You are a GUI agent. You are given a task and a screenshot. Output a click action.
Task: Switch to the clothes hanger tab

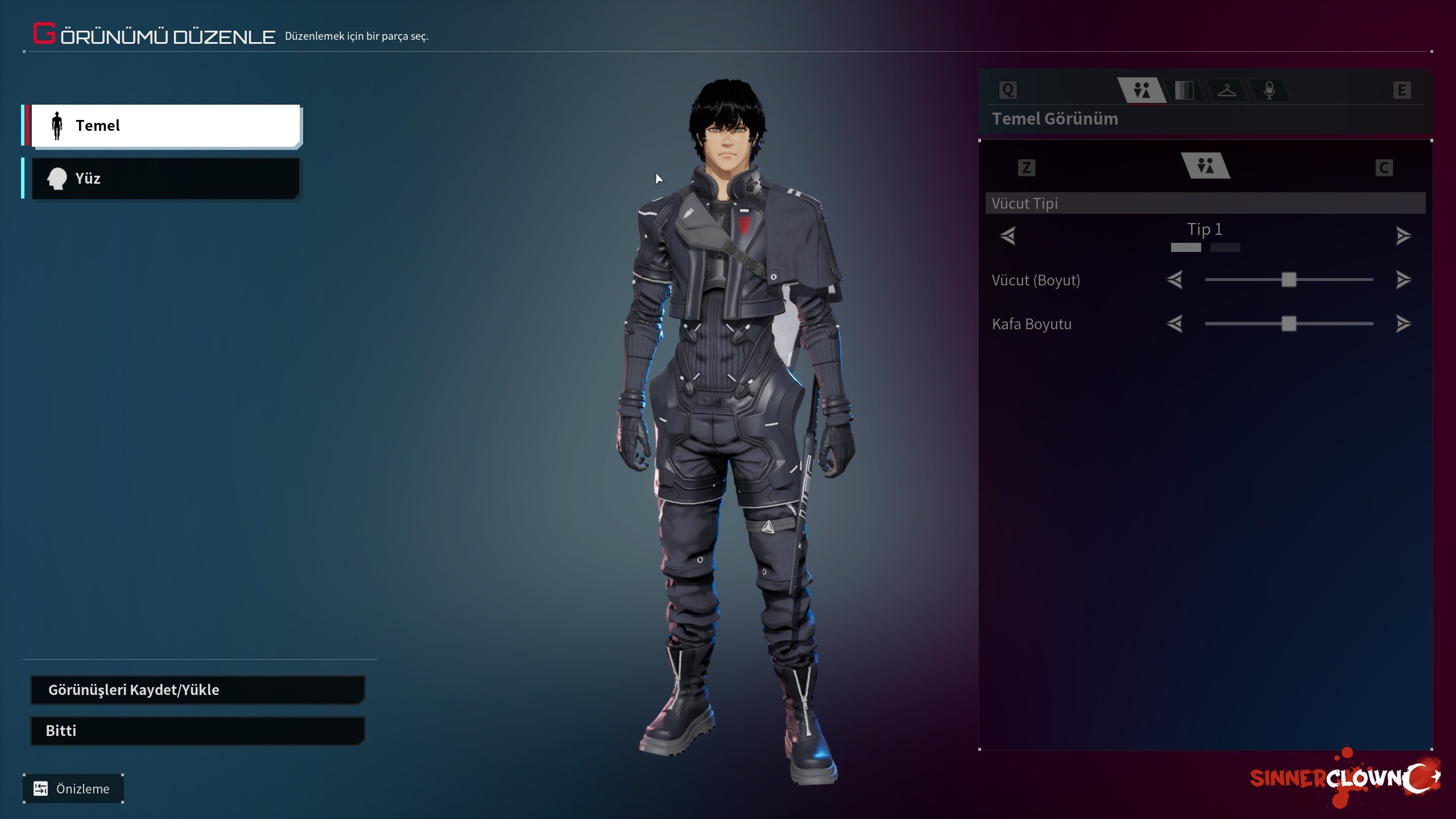[x=1227, y=90]
